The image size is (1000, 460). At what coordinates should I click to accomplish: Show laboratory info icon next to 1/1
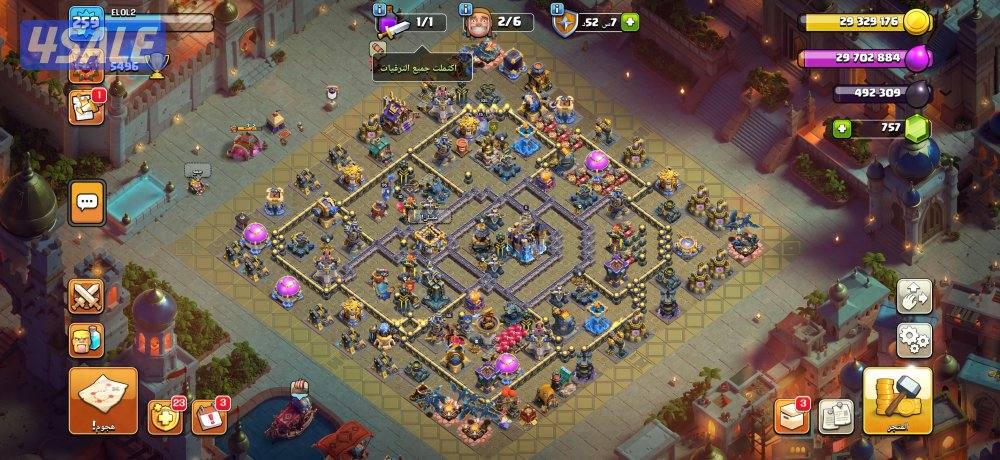pyautogui.click(x=379, y=9)
